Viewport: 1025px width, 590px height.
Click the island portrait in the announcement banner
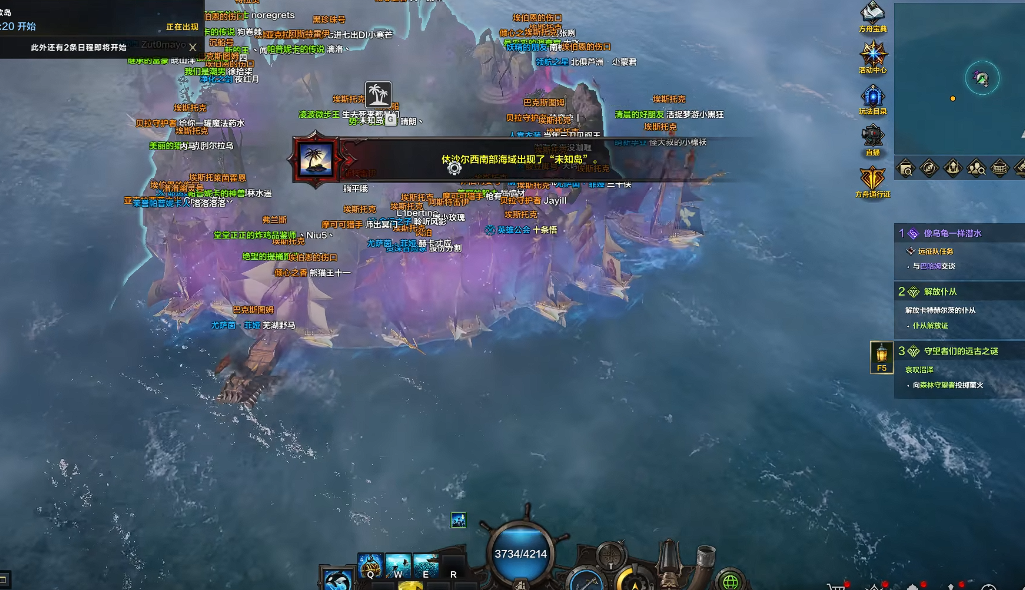pos(314,162)
